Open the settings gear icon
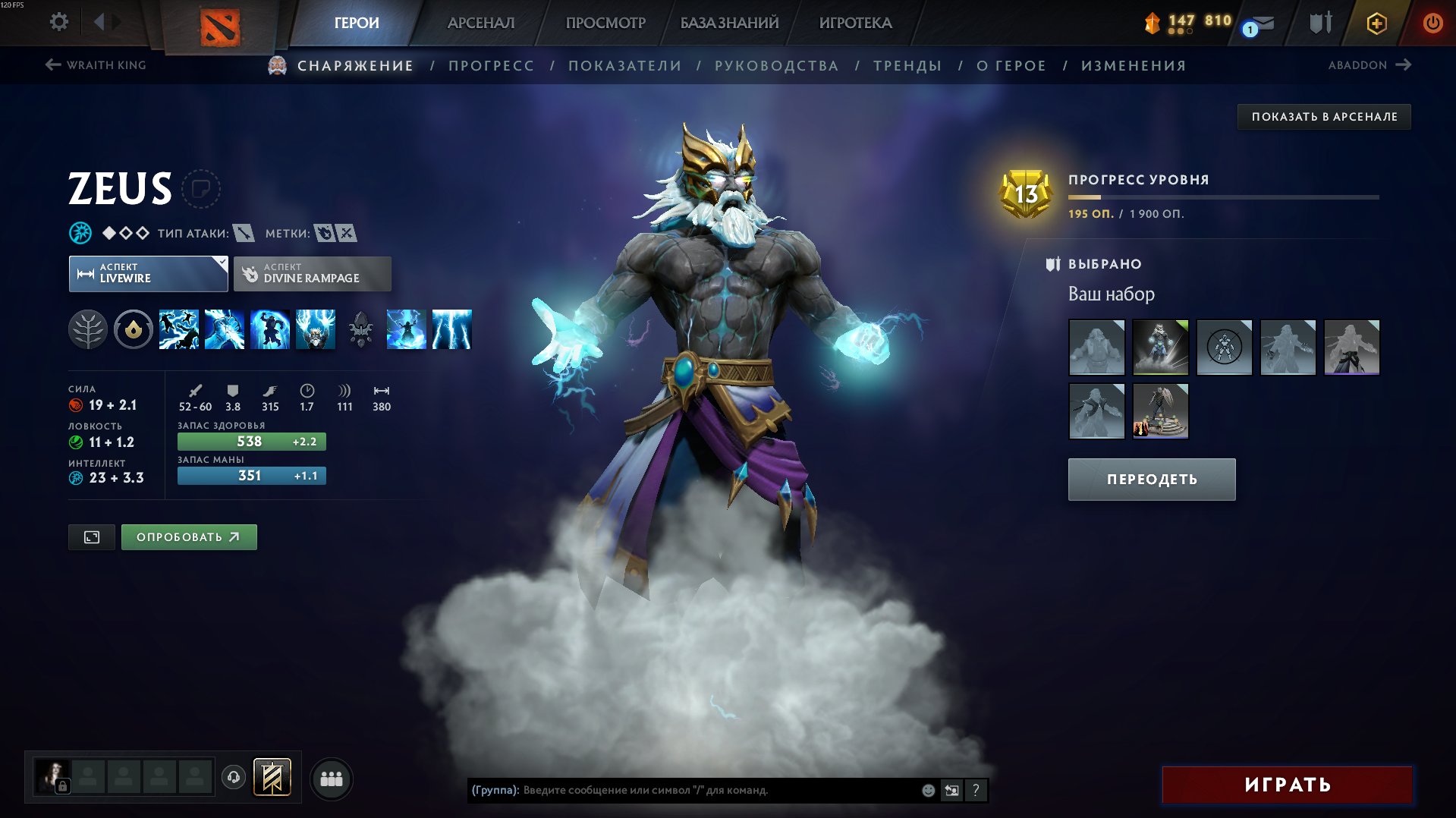1456x818 pixels. click(58, 22)
